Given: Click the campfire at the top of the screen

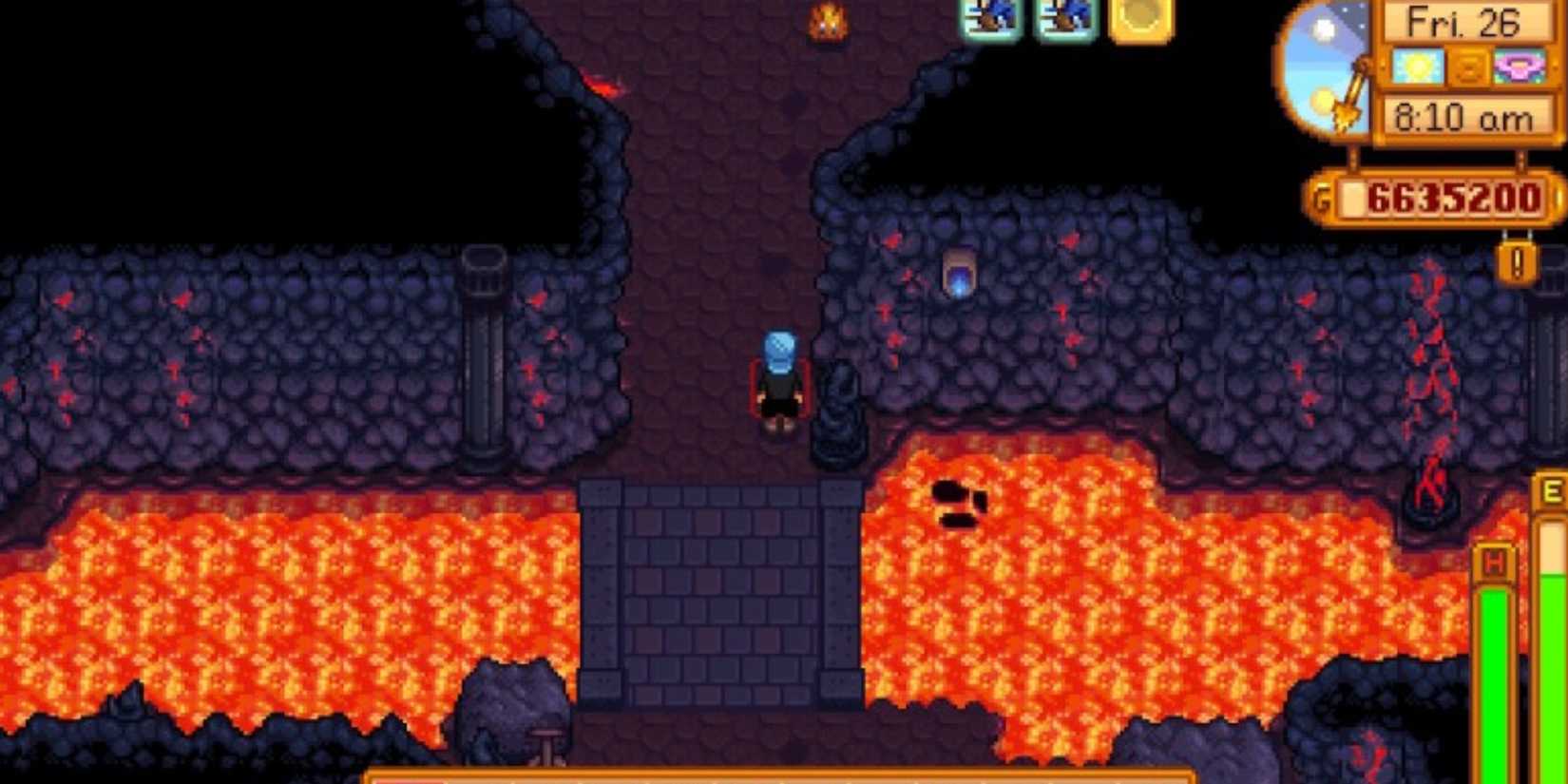Looking at the screenshot, I should point(830,21).
